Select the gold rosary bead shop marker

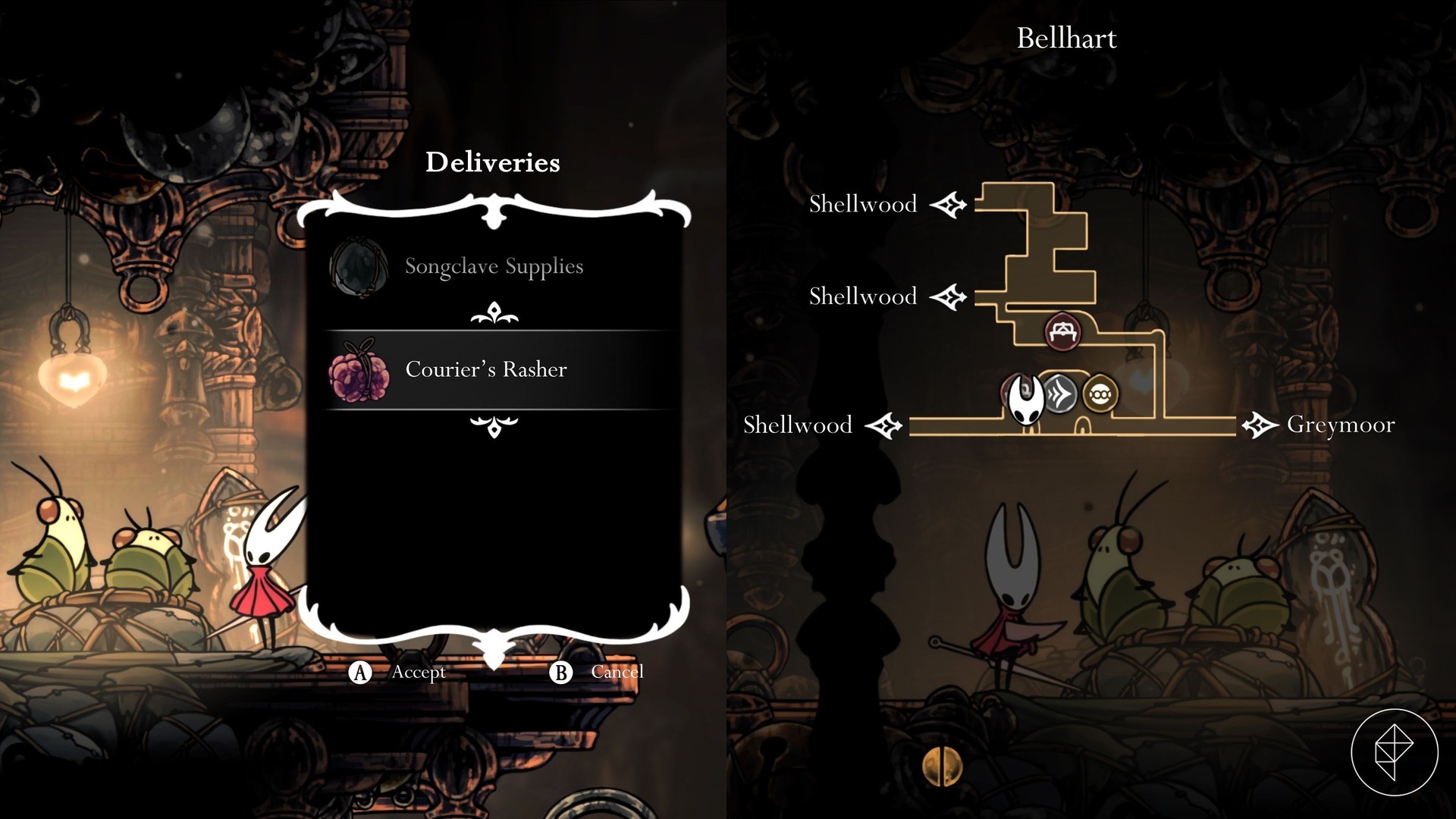coord(1100,395)
